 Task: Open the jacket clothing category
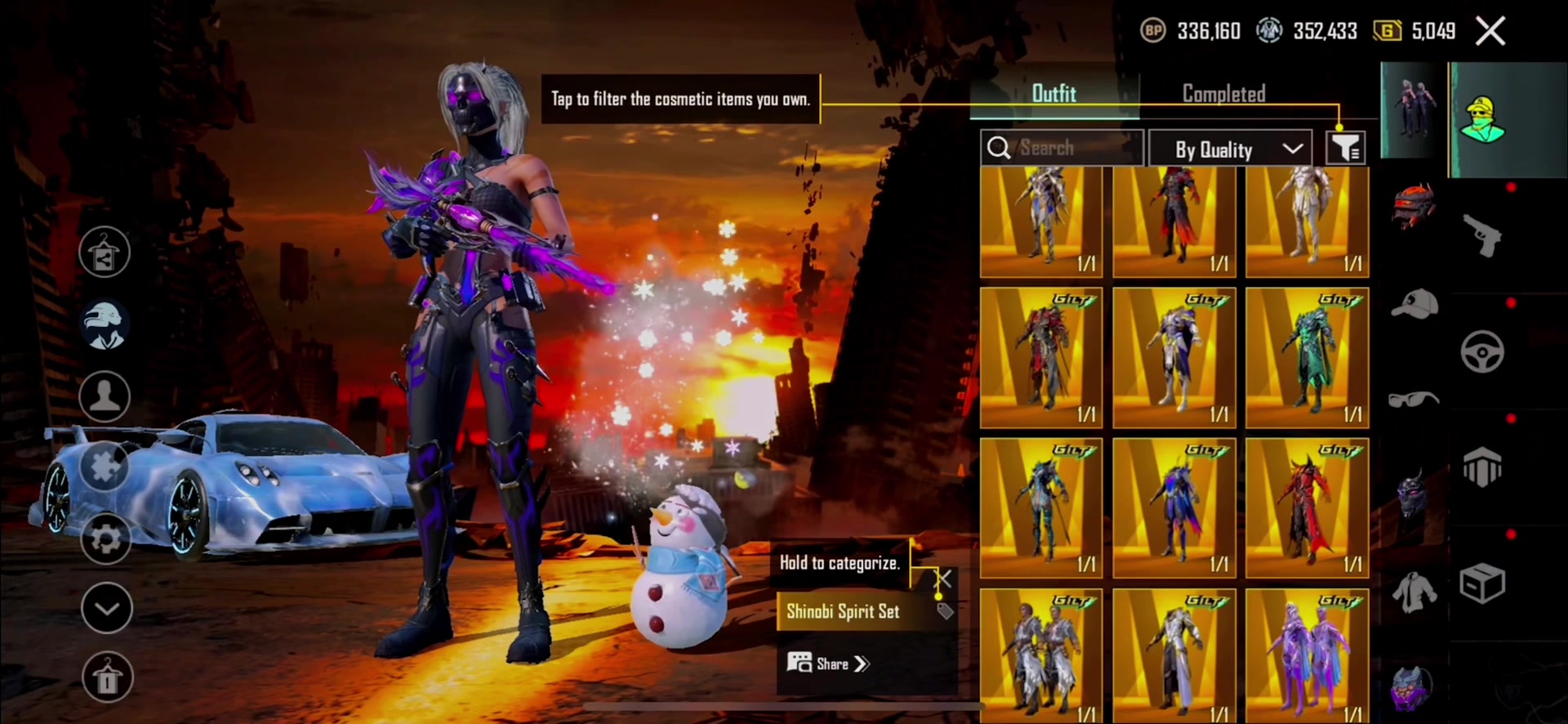tap(1414, 590)
